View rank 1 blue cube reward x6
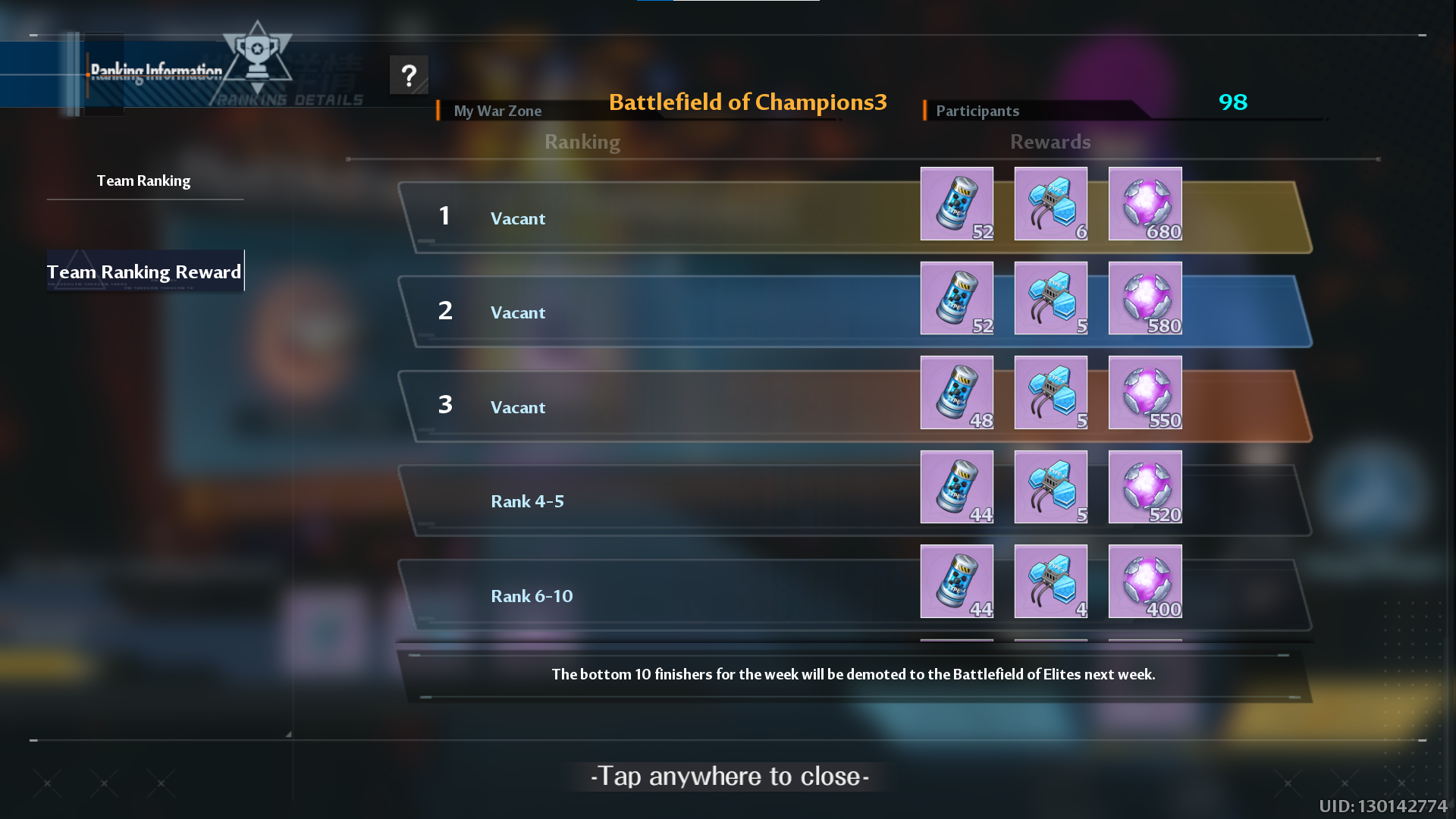The width and height of the screenshot is (1456, 819). 1050,204
